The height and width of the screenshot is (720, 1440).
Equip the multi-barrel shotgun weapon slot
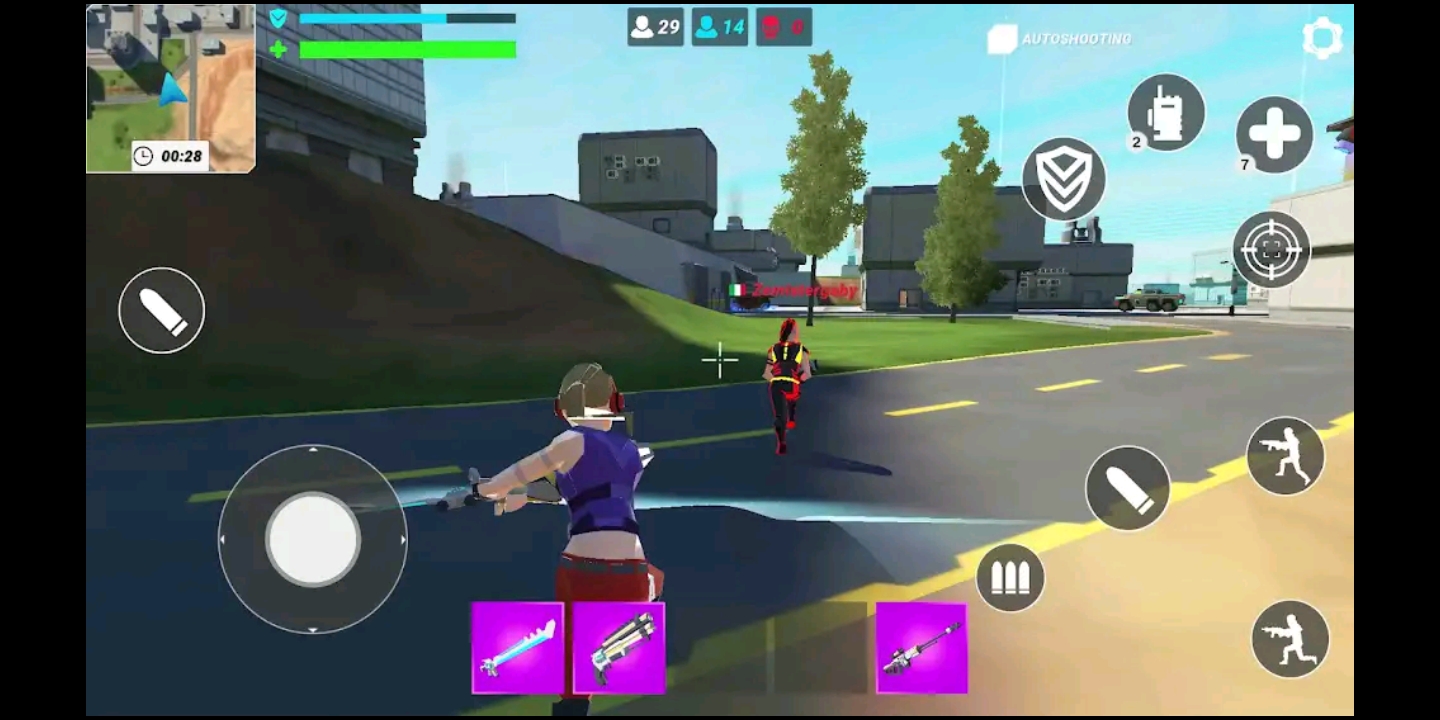(x=619, y=647)
